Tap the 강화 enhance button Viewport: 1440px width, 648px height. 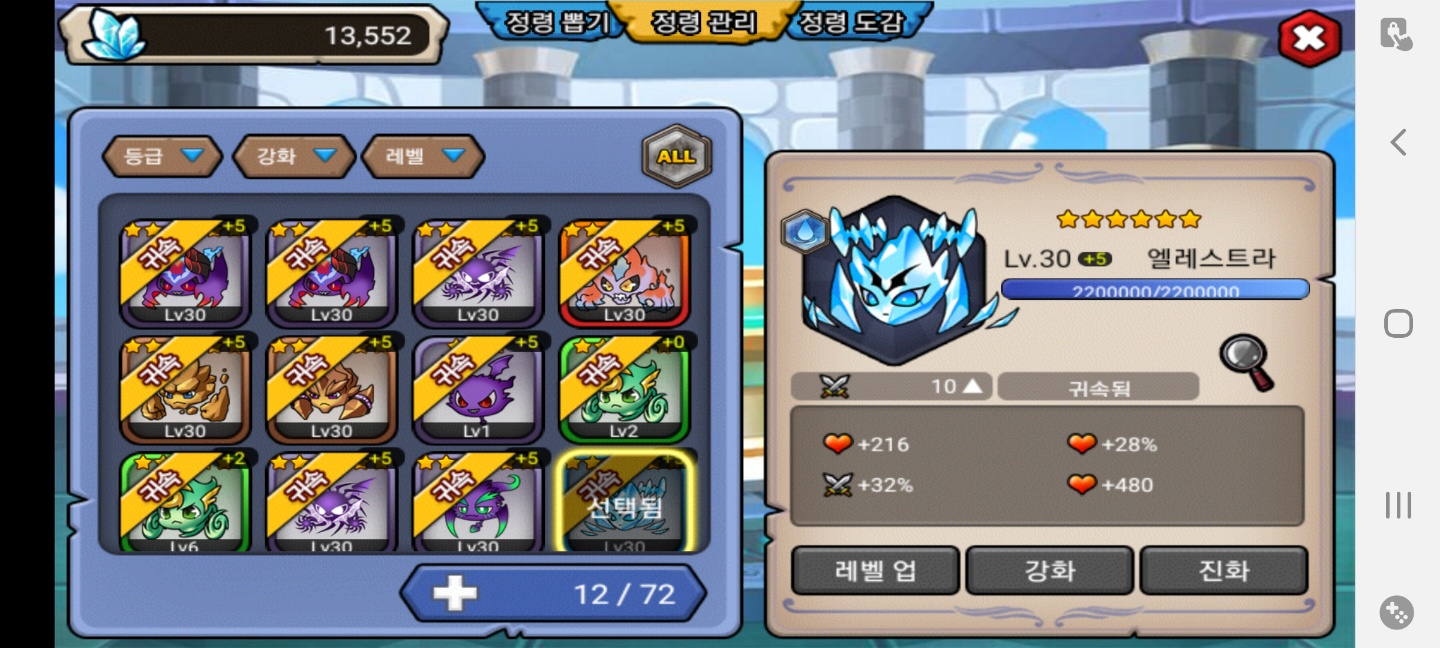click(1049, 571)
